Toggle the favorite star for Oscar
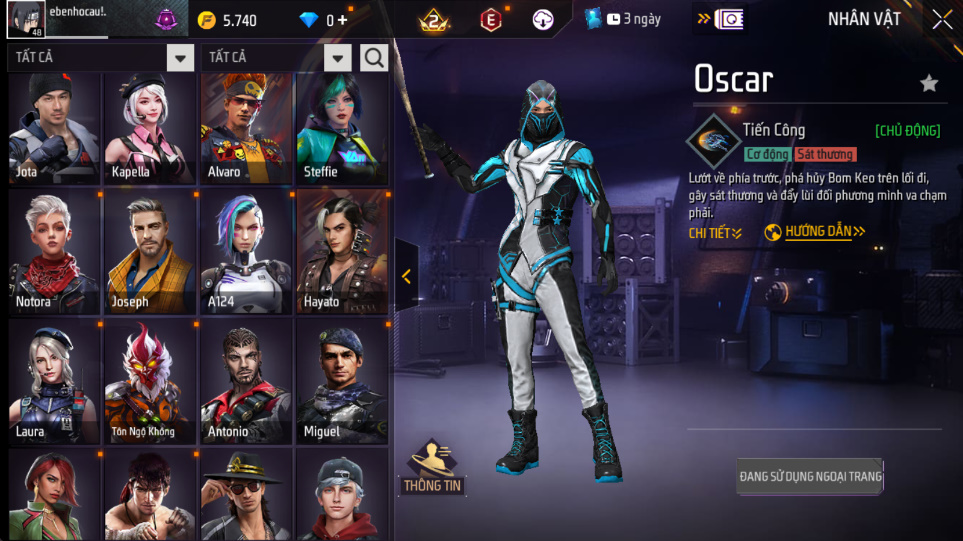The image size is (963, 541). pyautogui.click(x=929, y=83)
